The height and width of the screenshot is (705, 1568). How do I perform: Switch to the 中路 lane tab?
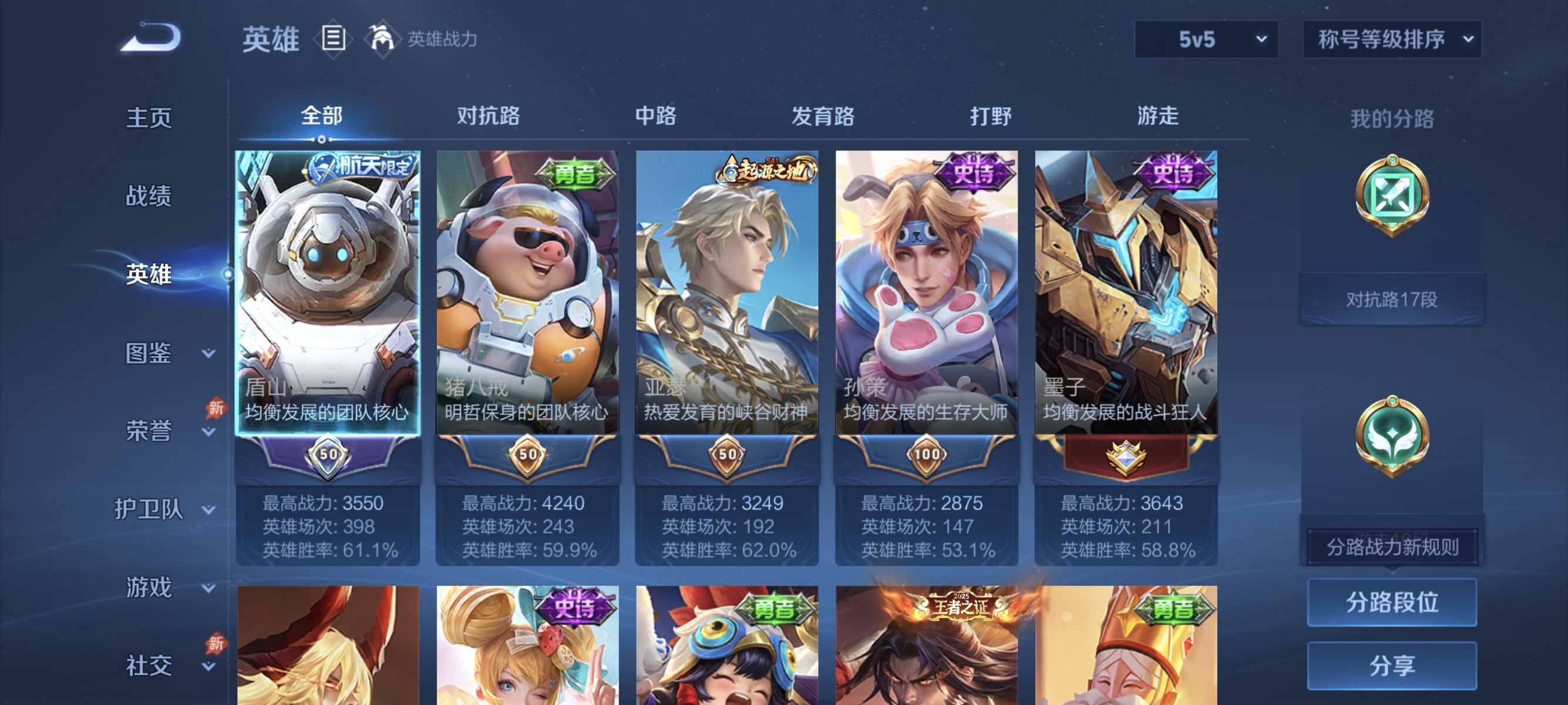655,116
